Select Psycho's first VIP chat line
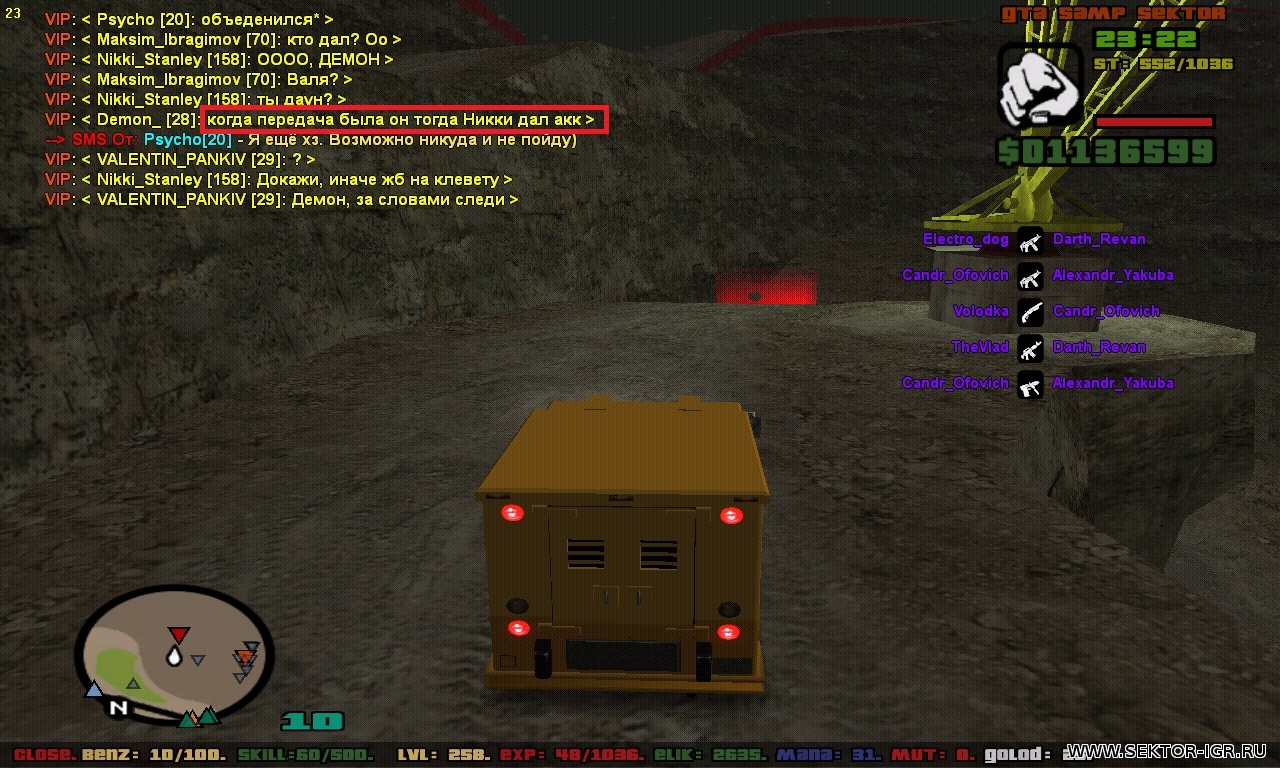1280x768 pixels. (189, 20)
